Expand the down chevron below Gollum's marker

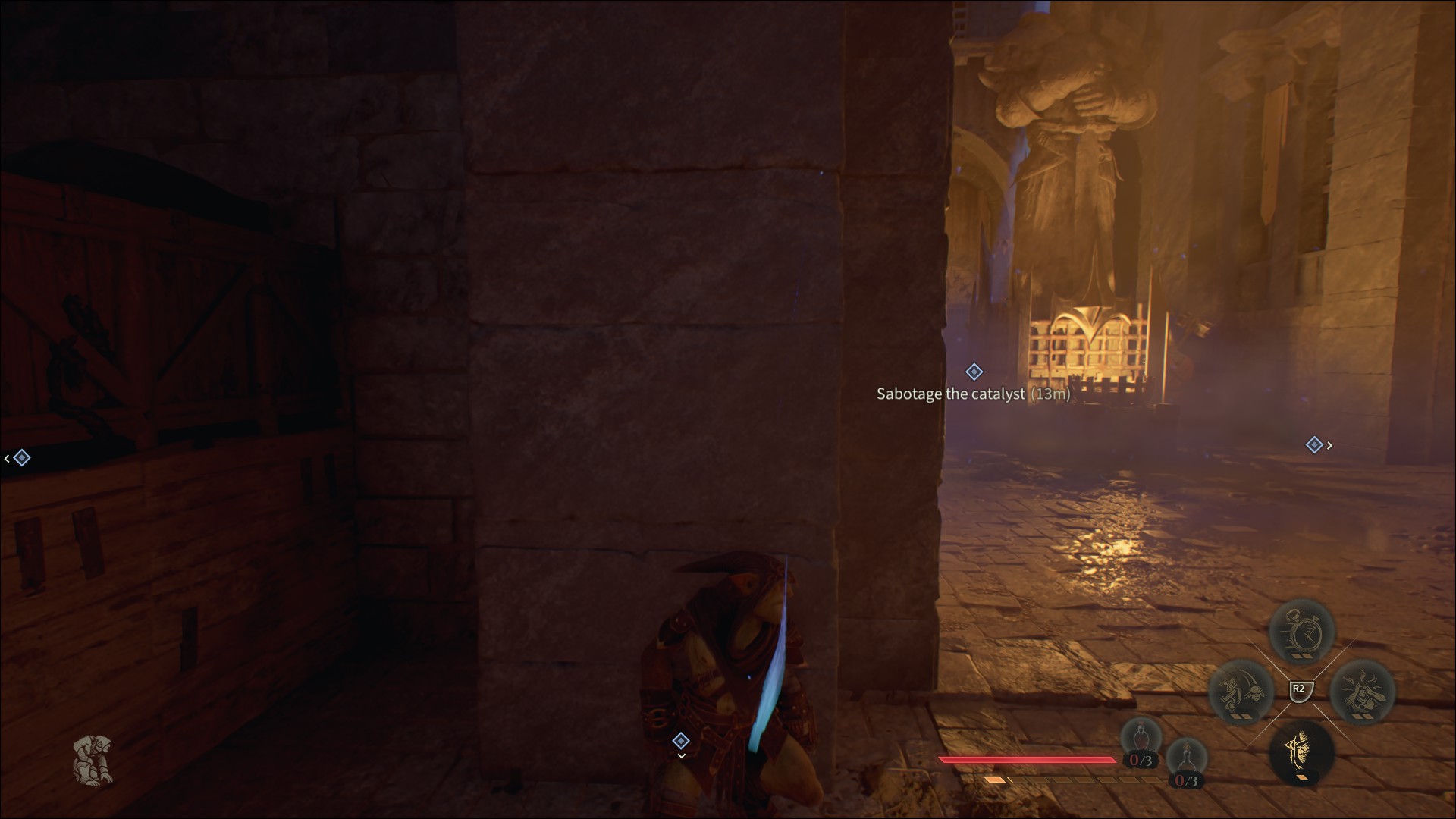(x=682, y=755)
